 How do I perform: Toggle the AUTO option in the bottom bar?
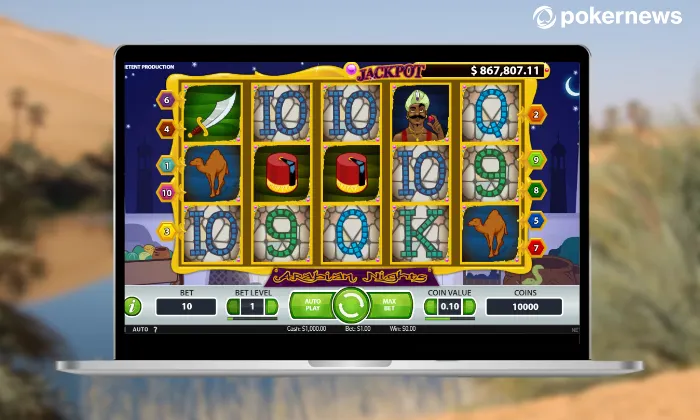coord(140,329)
